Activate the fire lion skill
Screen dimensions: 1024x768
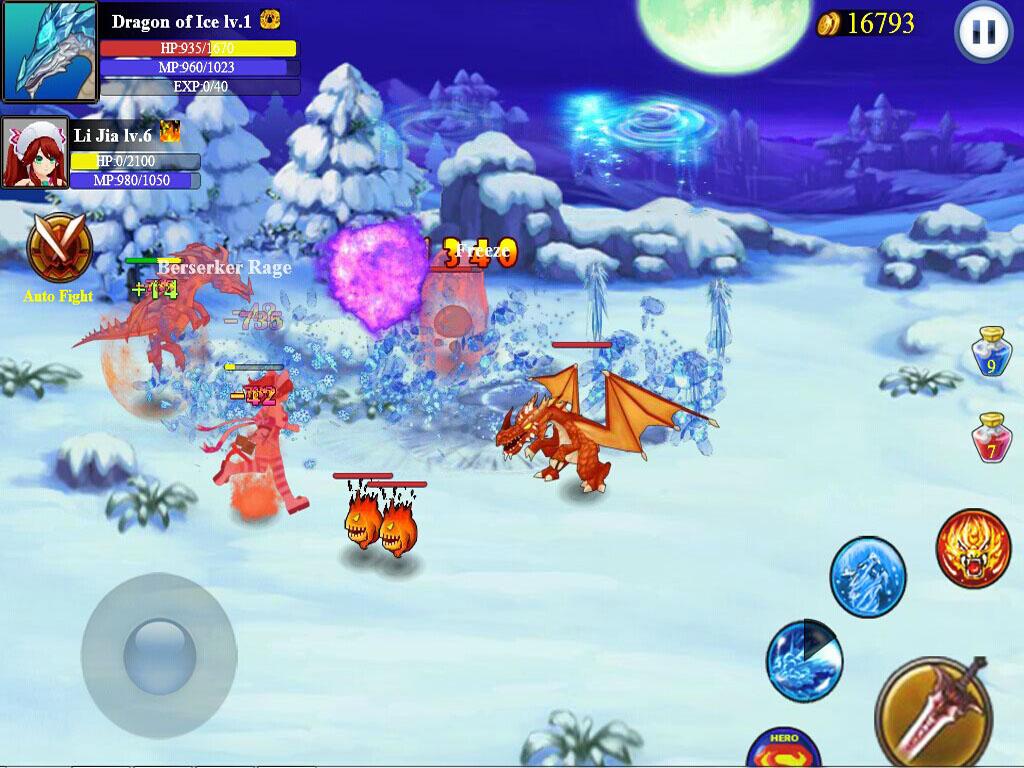pyautogui.click(x=973, y=547)
